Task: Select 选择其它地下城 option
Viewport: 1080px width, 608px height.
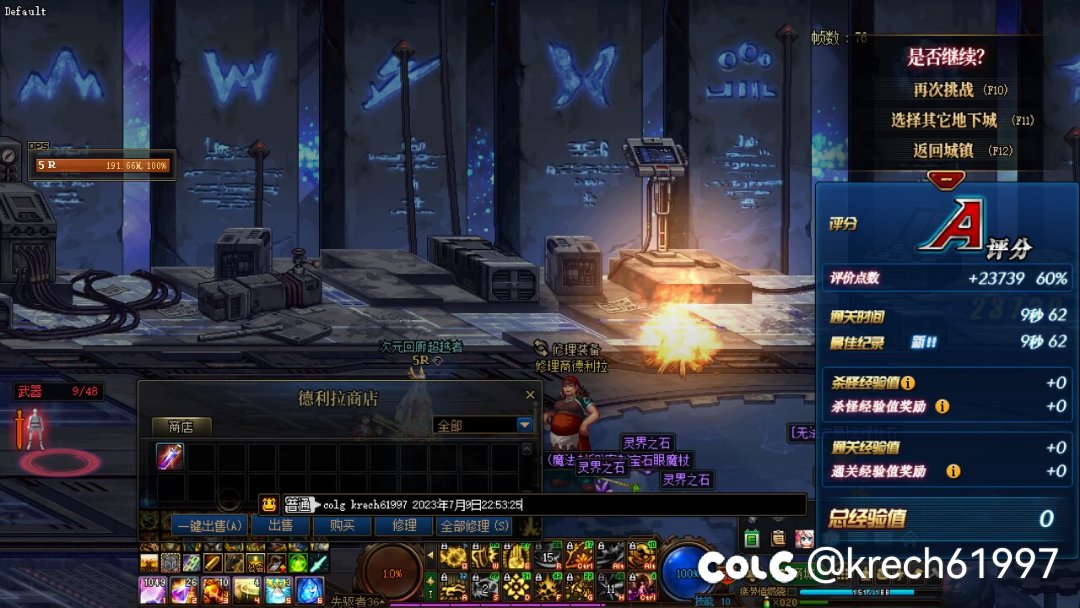Action: click(944, 120)
